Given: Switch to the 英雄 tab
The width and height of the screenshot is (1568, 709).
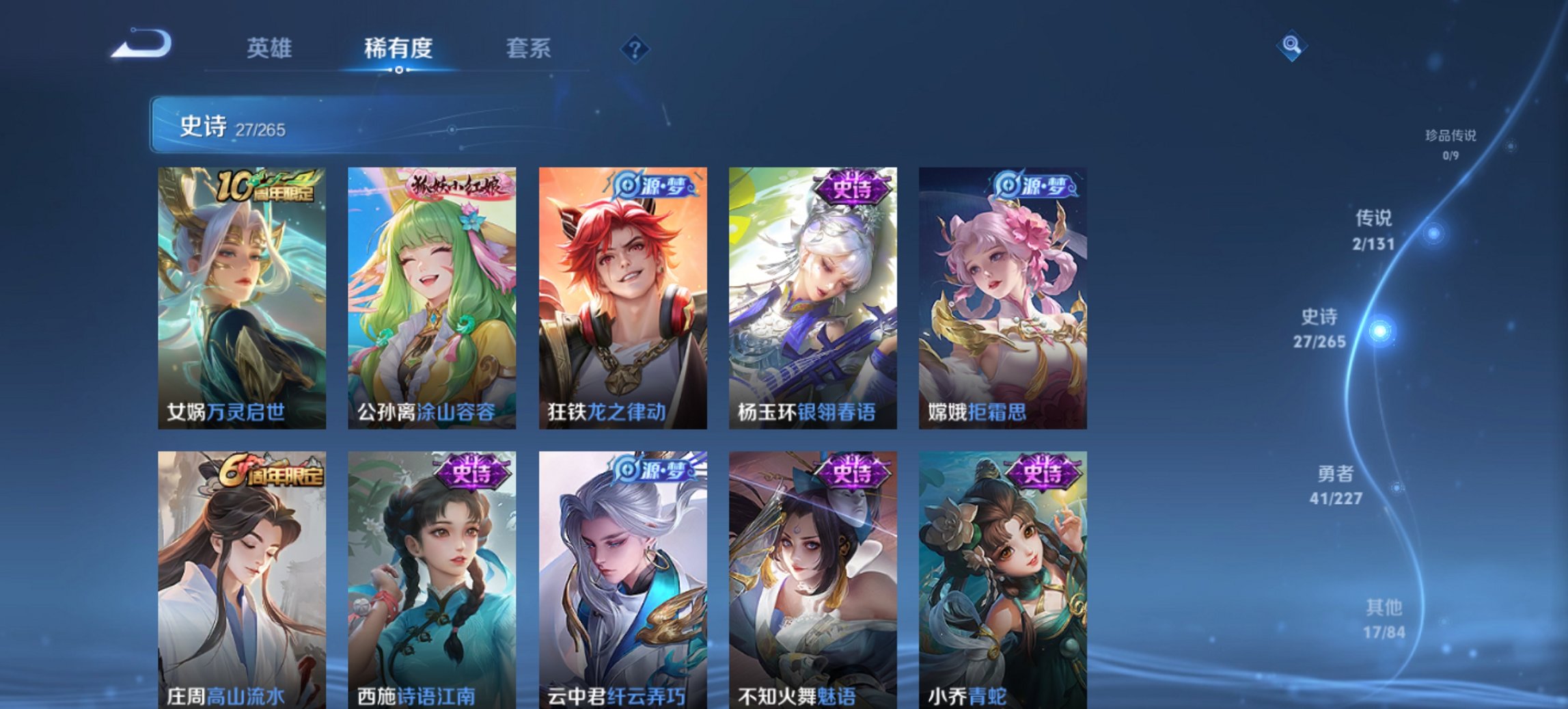Looking at the screenshot, I should click(269, 48).
